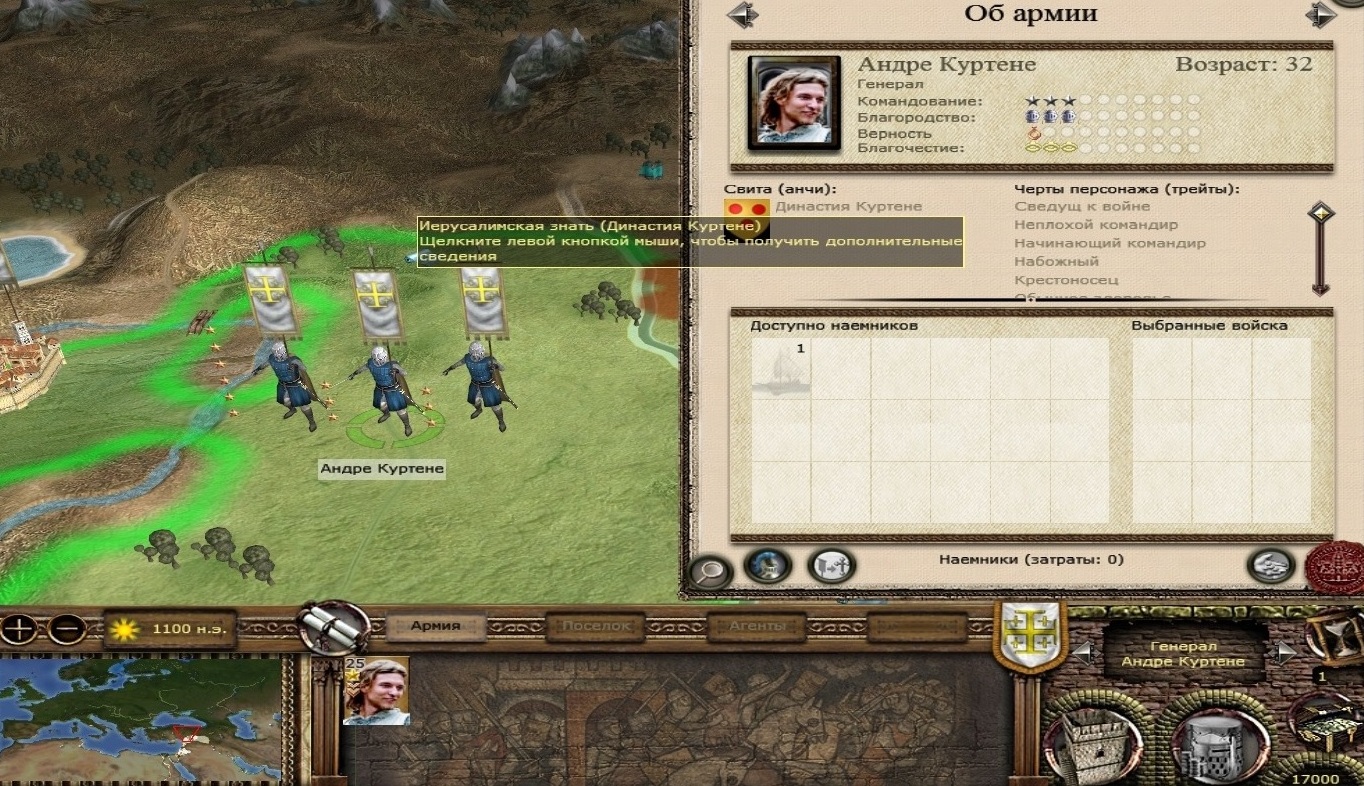
Task: Open the Поселок tab
Action: [595, 626]
